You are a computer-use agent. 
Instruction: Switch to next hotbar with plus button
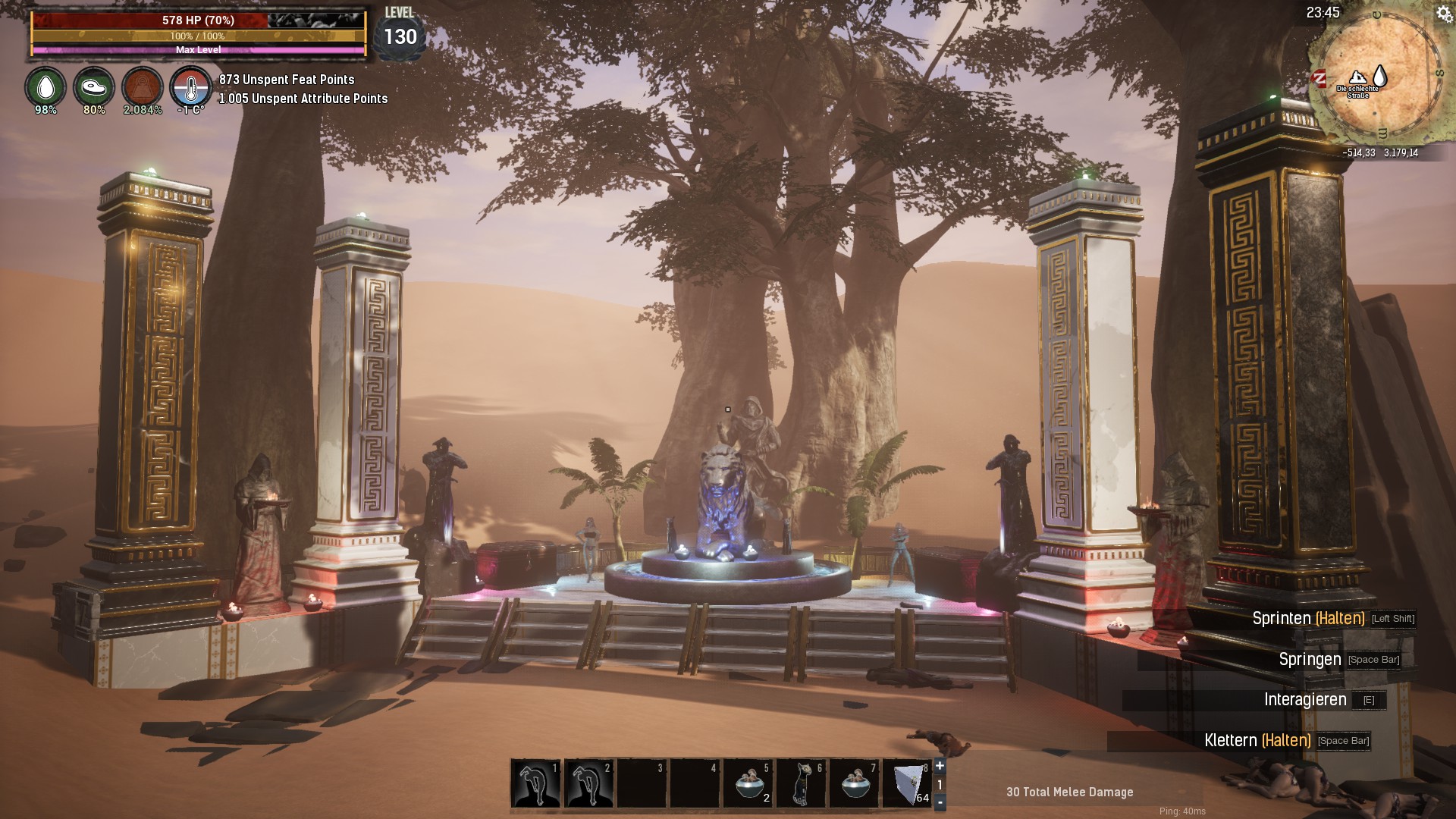[x=940, y=766]
